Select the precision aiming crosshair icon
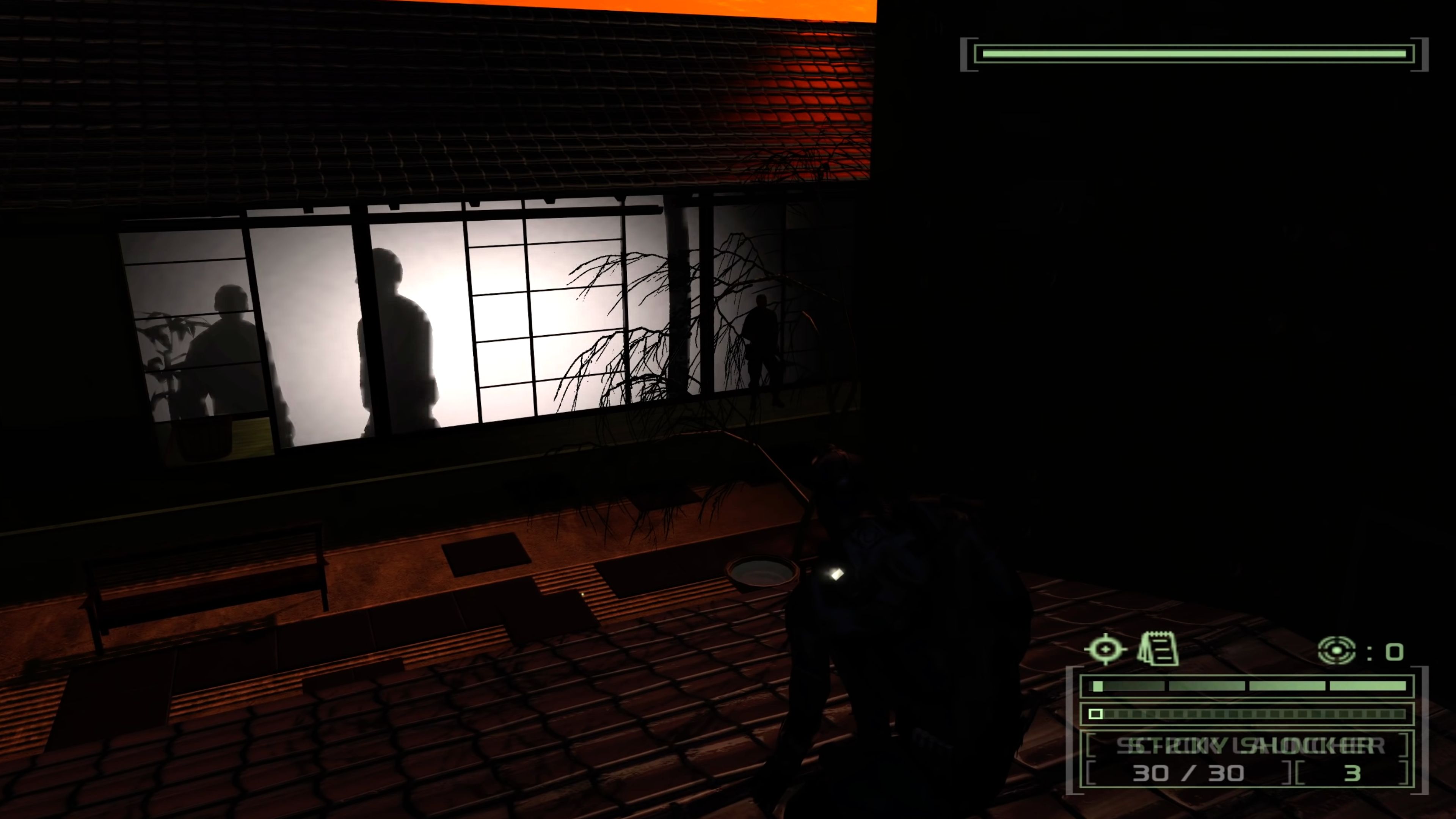 1106,650
